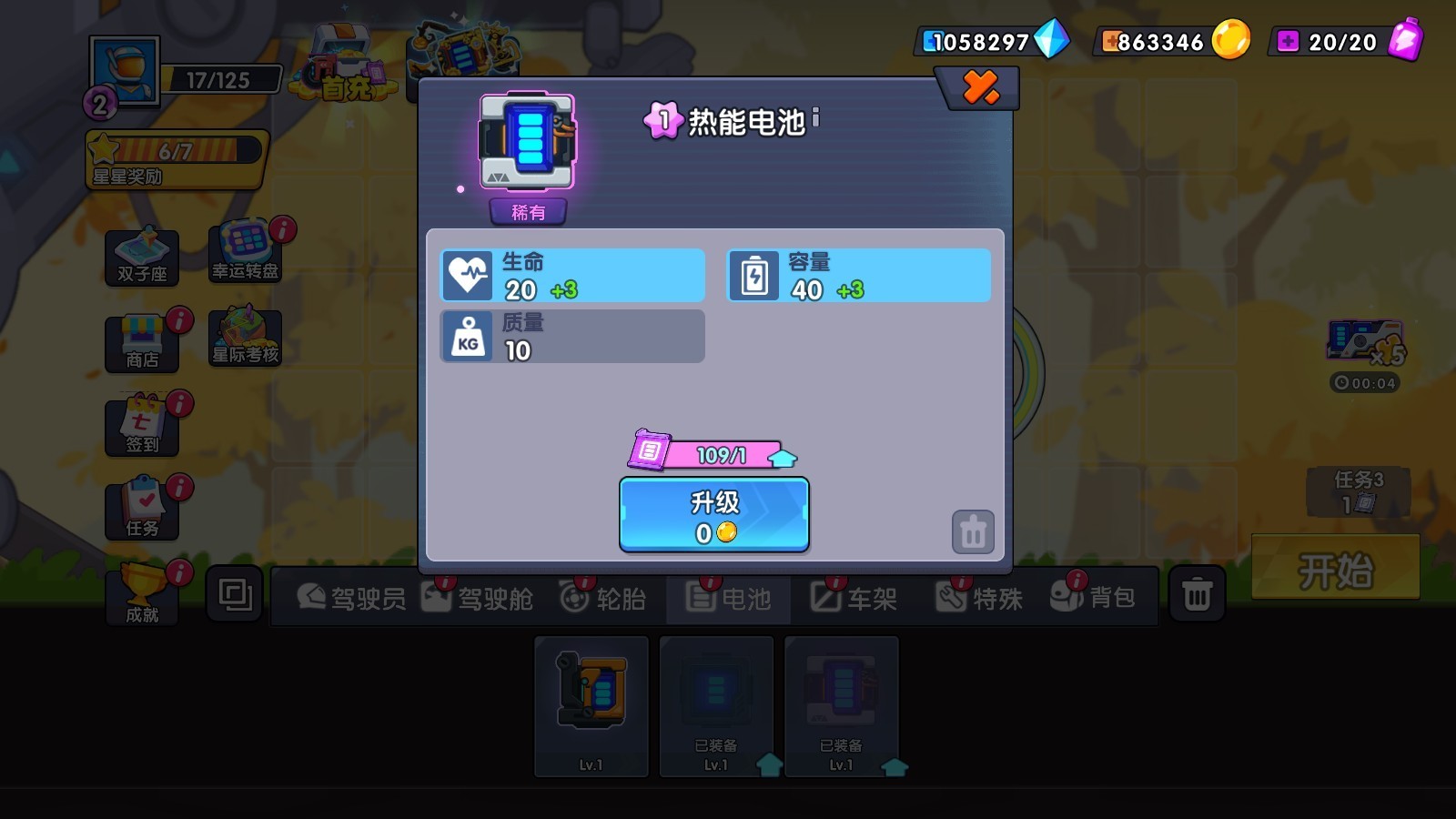Open the 任务 missions panel
The image size is (1456, 819).
(x=143, y=505)
